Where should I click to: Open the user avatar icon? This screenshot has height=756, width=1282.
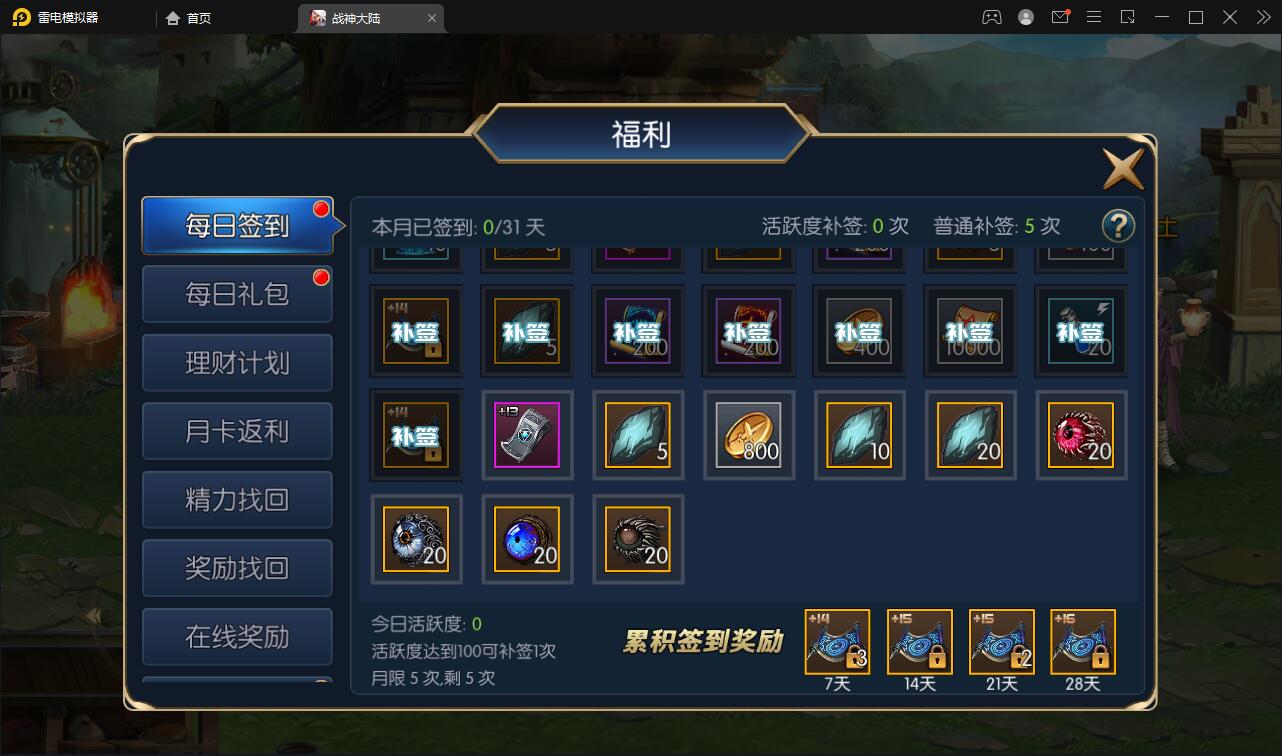(1025, 17)
